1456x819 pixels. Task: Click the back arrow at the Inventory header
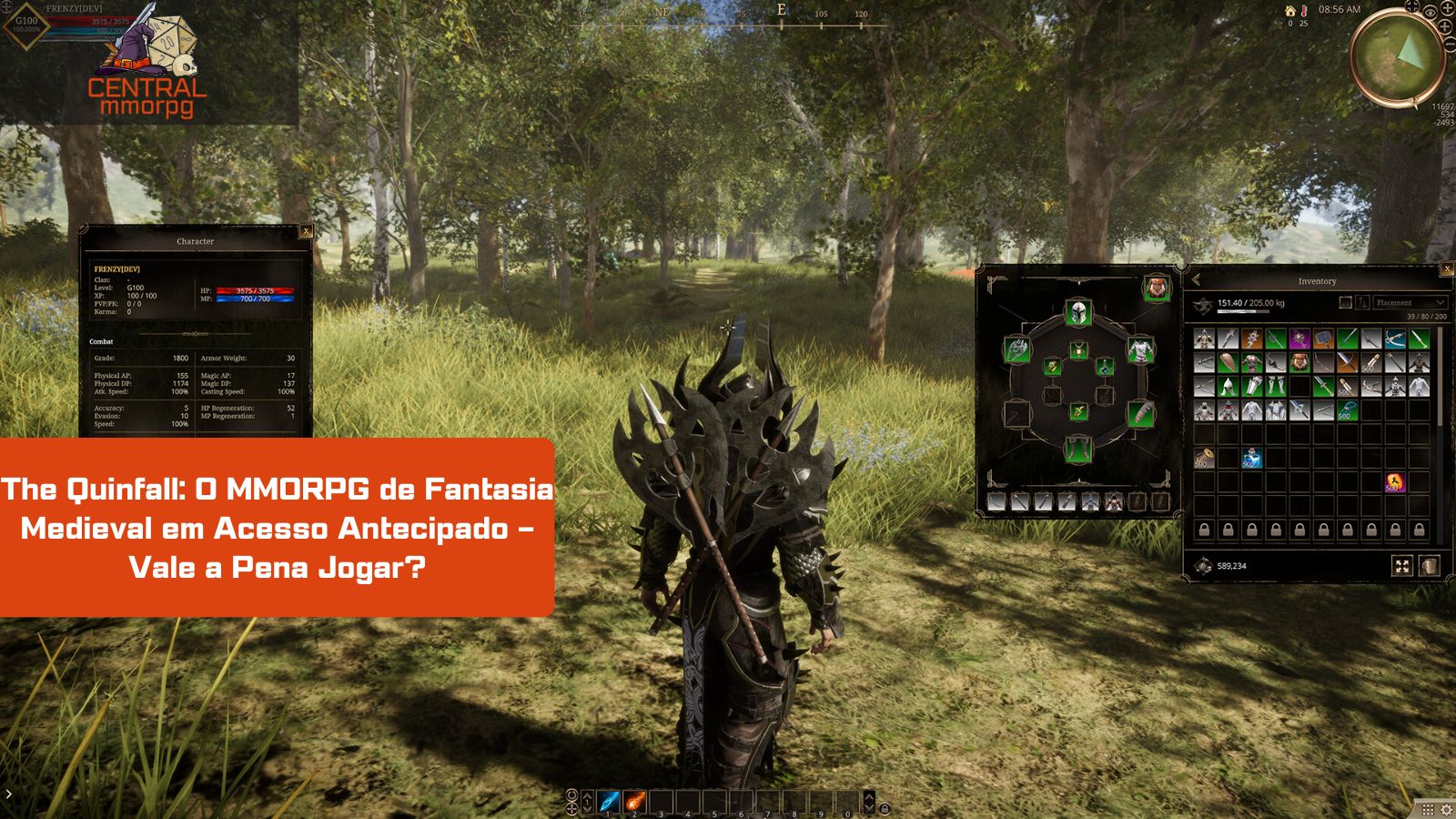[1196, 280]
